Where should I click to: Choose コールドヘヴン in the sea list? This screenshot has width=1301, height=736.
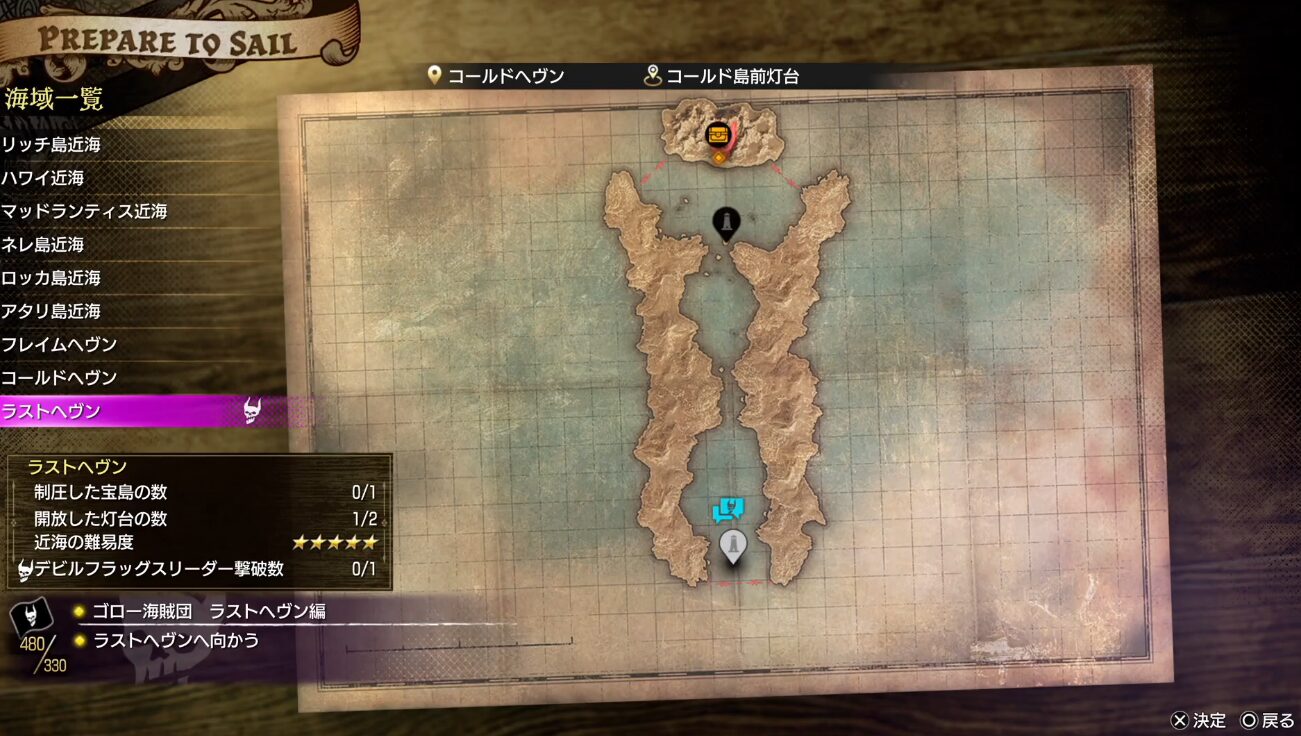(x=59, y=378)
